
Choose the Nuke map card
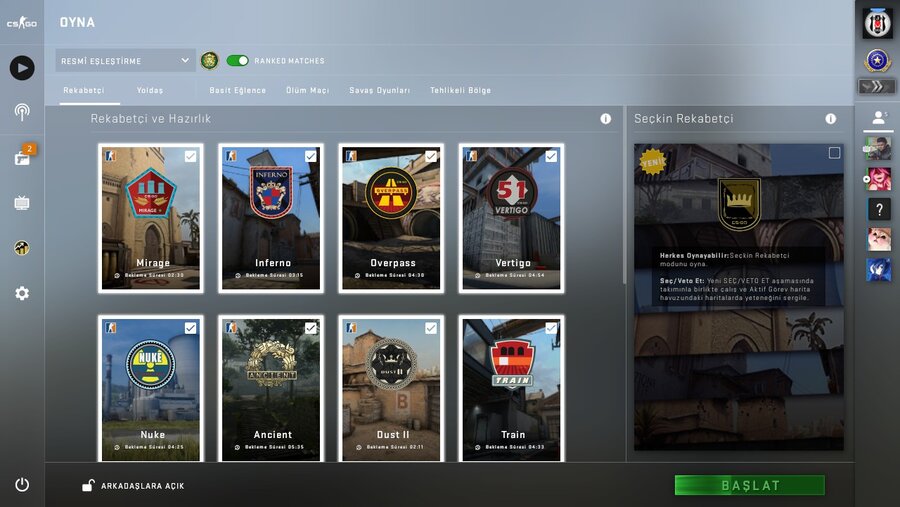[x=151, y=390]
